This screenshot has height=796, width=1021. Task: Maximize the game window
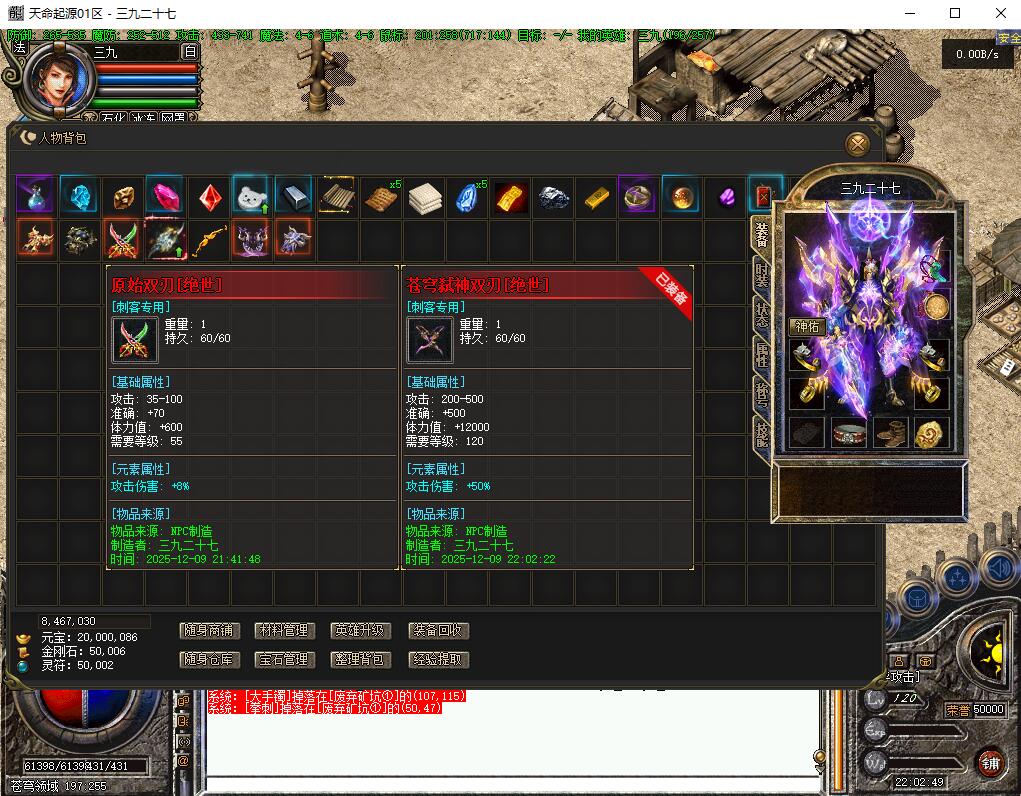[955, 13]
